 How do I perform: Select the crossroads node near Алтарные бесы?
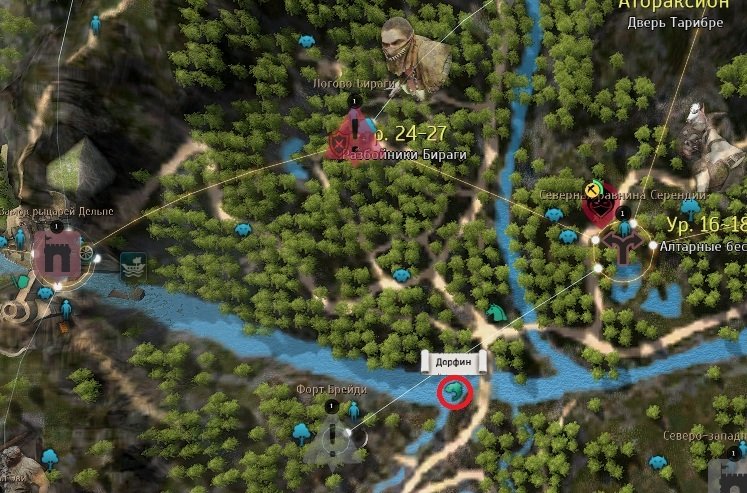coord(623,246)
